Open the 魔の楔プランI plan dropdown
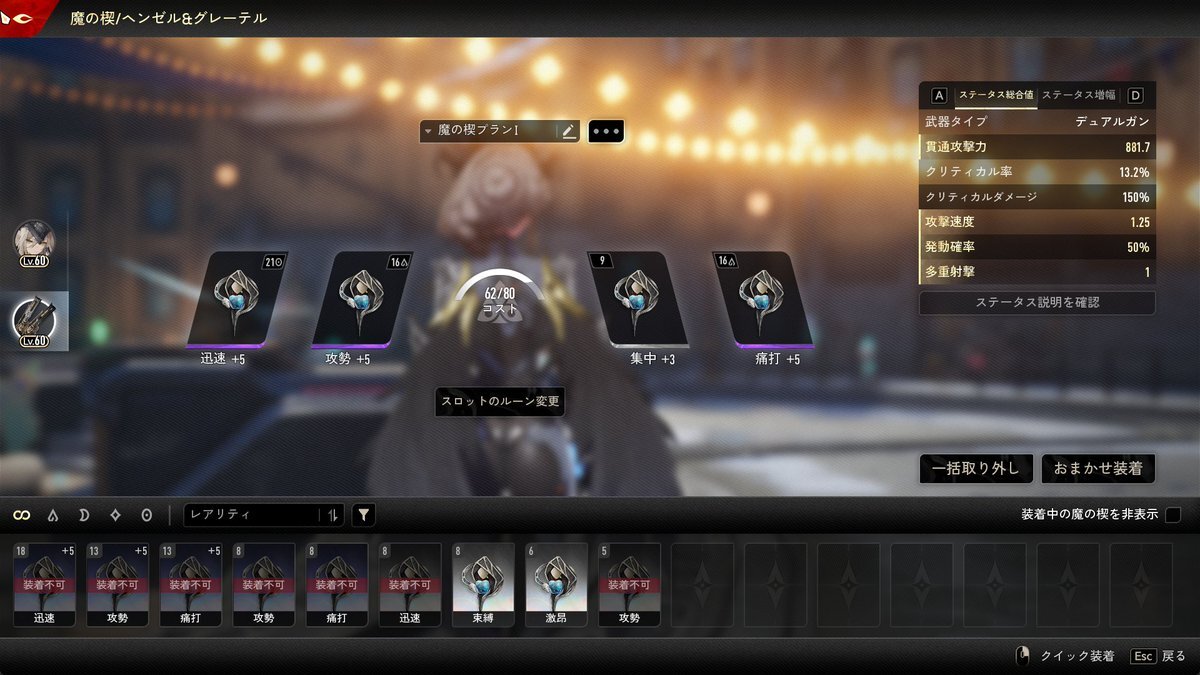Screen dimensions: 1200x675 click(x=488, y=130)
